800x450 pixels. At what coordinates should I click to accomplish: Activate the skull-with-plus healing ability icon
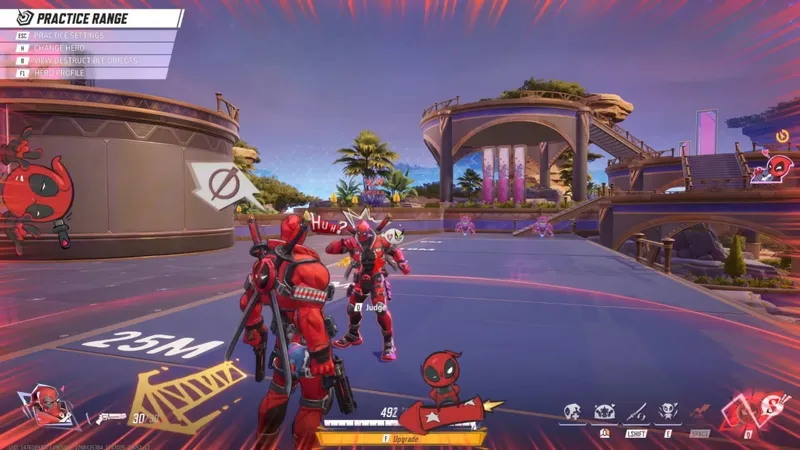[572, 412]
